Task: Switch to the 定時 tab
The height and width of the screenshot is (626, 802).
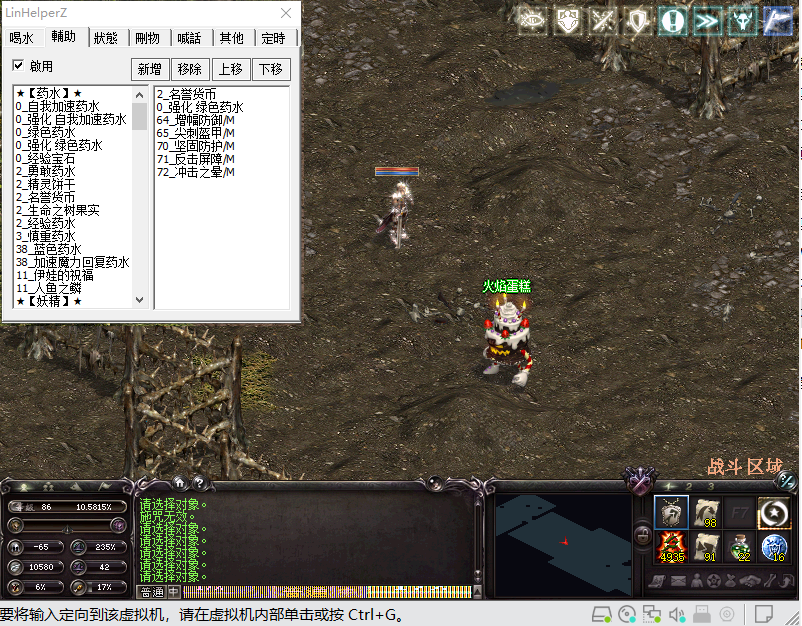Action: tap(273, 38)
